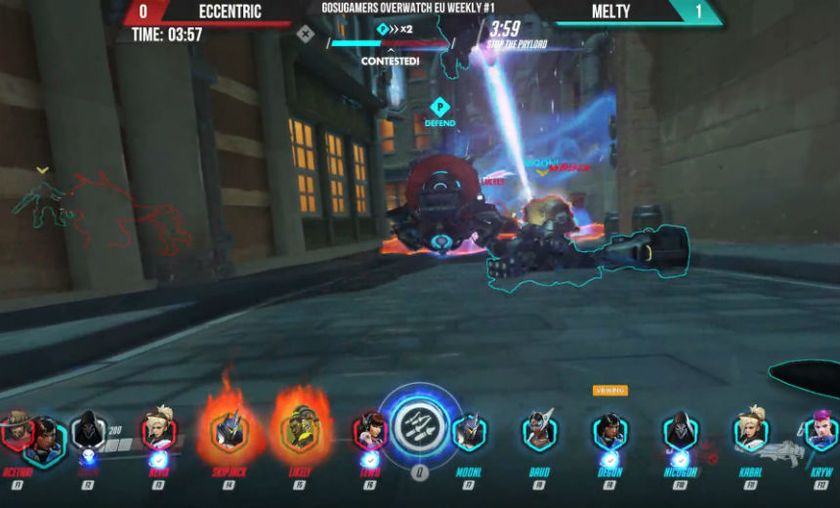
Task: Choose Kabal's Mercy portrait
Action: (751, 433)
